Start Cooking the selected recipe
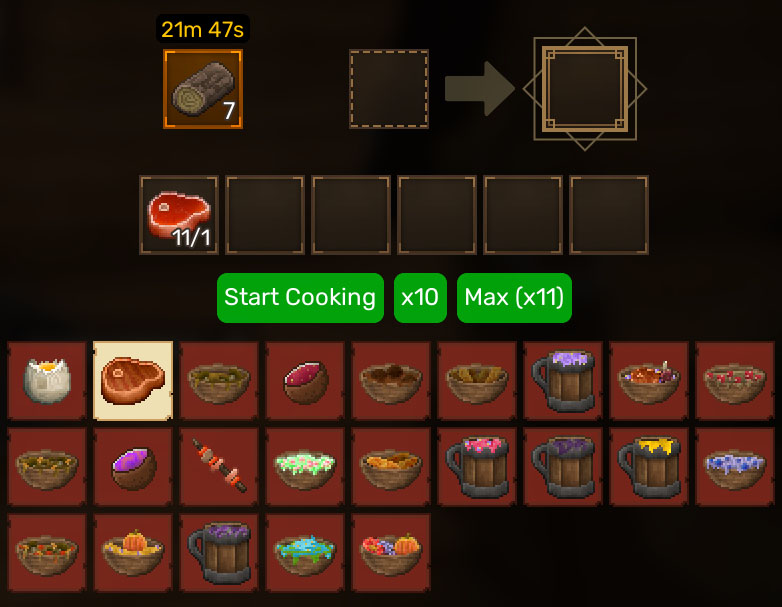 click(x=300, y=298)
